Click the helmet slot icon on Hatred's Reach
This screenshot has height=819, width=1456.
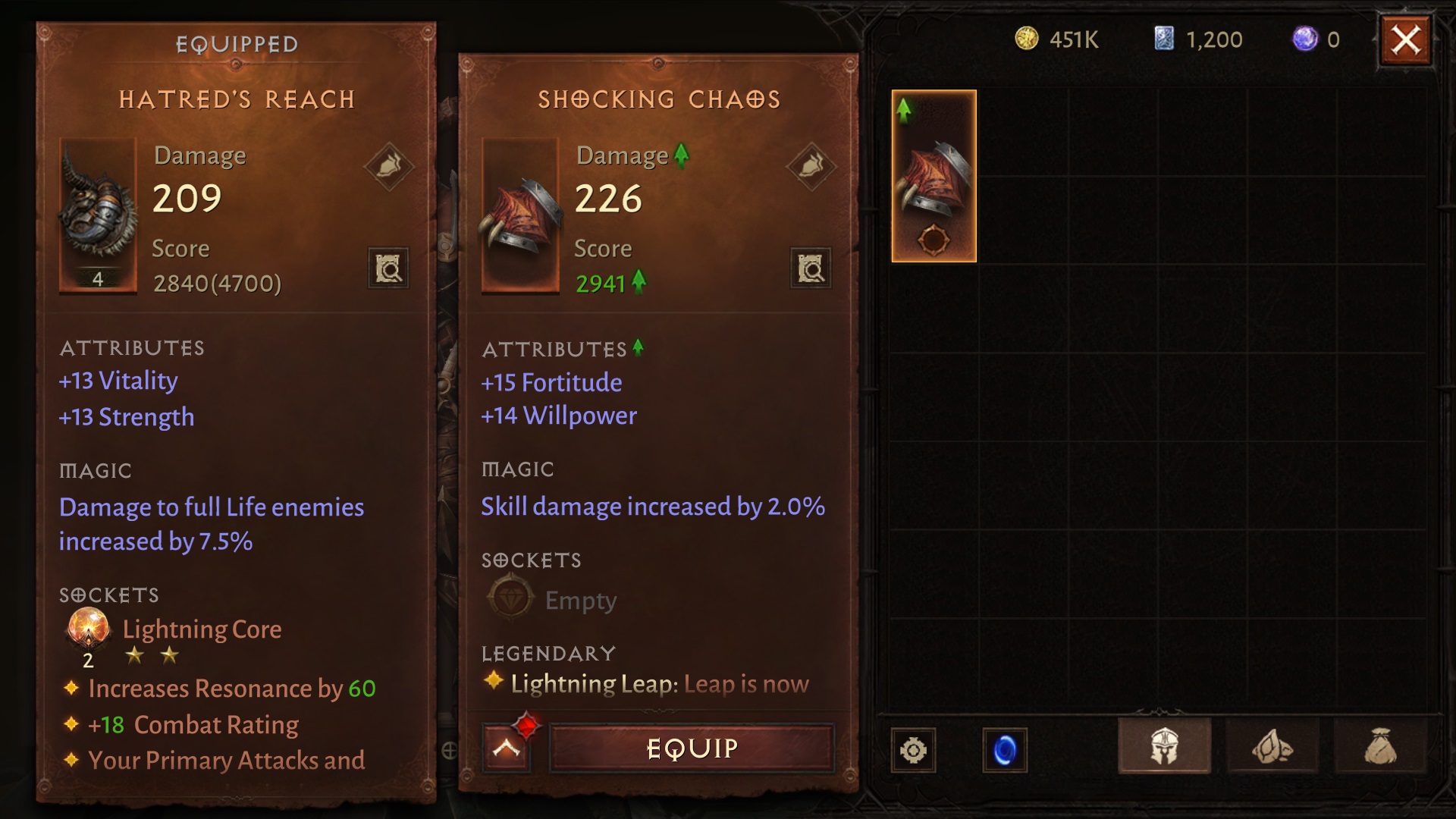pyautogui.click(x=388, y=165)
